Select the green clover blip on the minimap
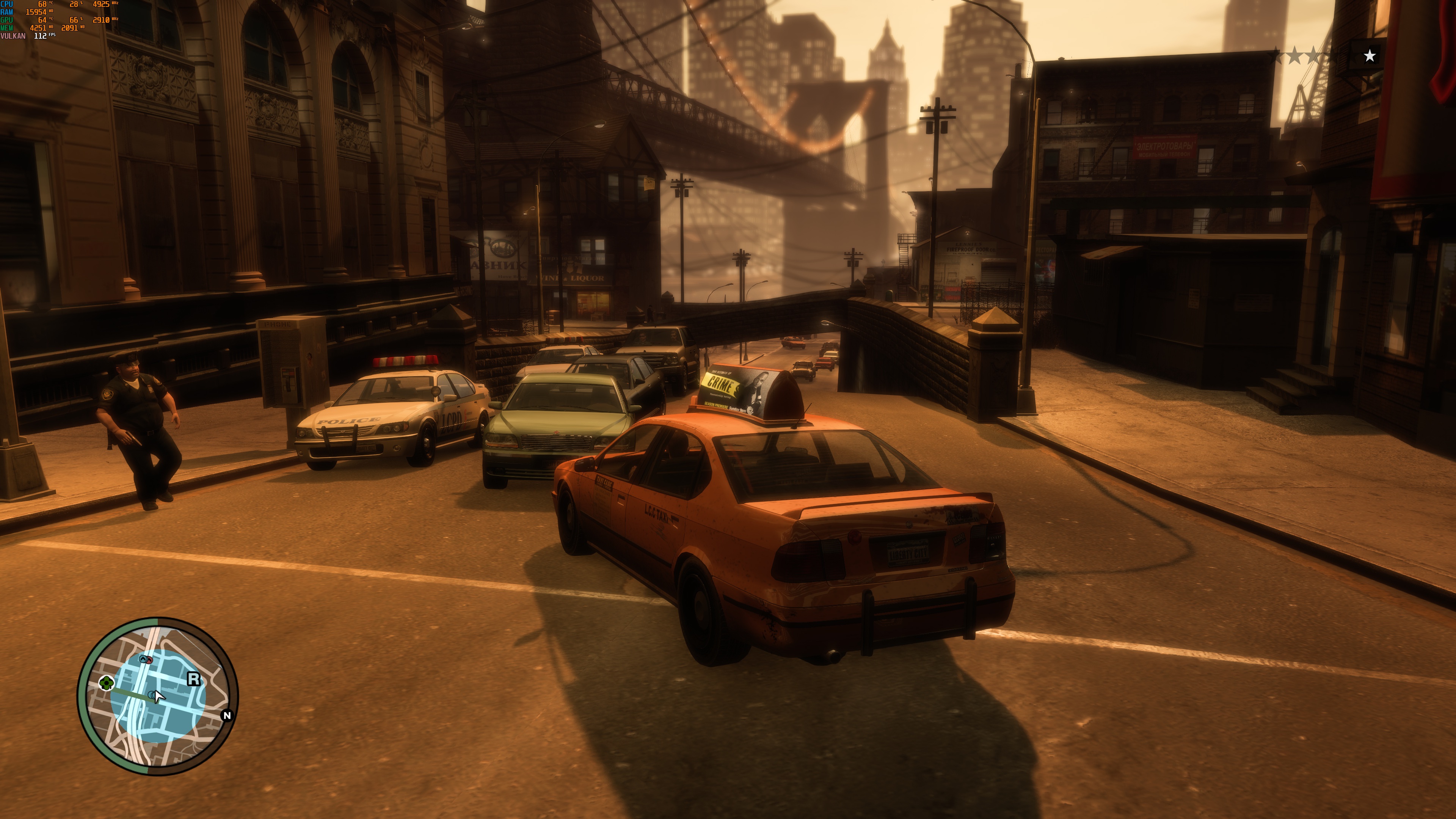The image size is (1456, 819). click(106, 683)
